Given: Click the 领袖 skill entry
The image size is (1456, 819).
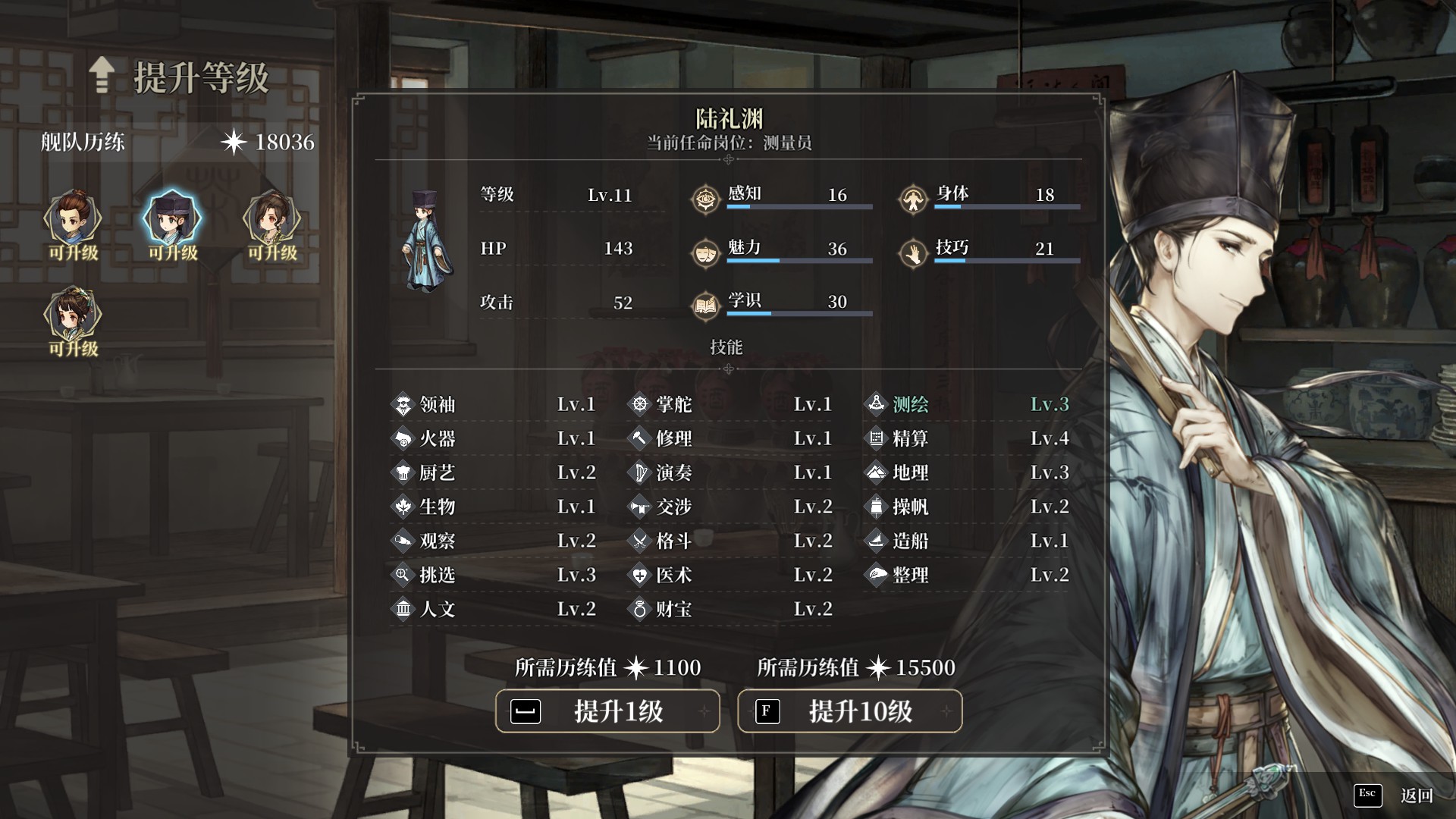Looking at the screenshot, I should [x=494, y=404].
